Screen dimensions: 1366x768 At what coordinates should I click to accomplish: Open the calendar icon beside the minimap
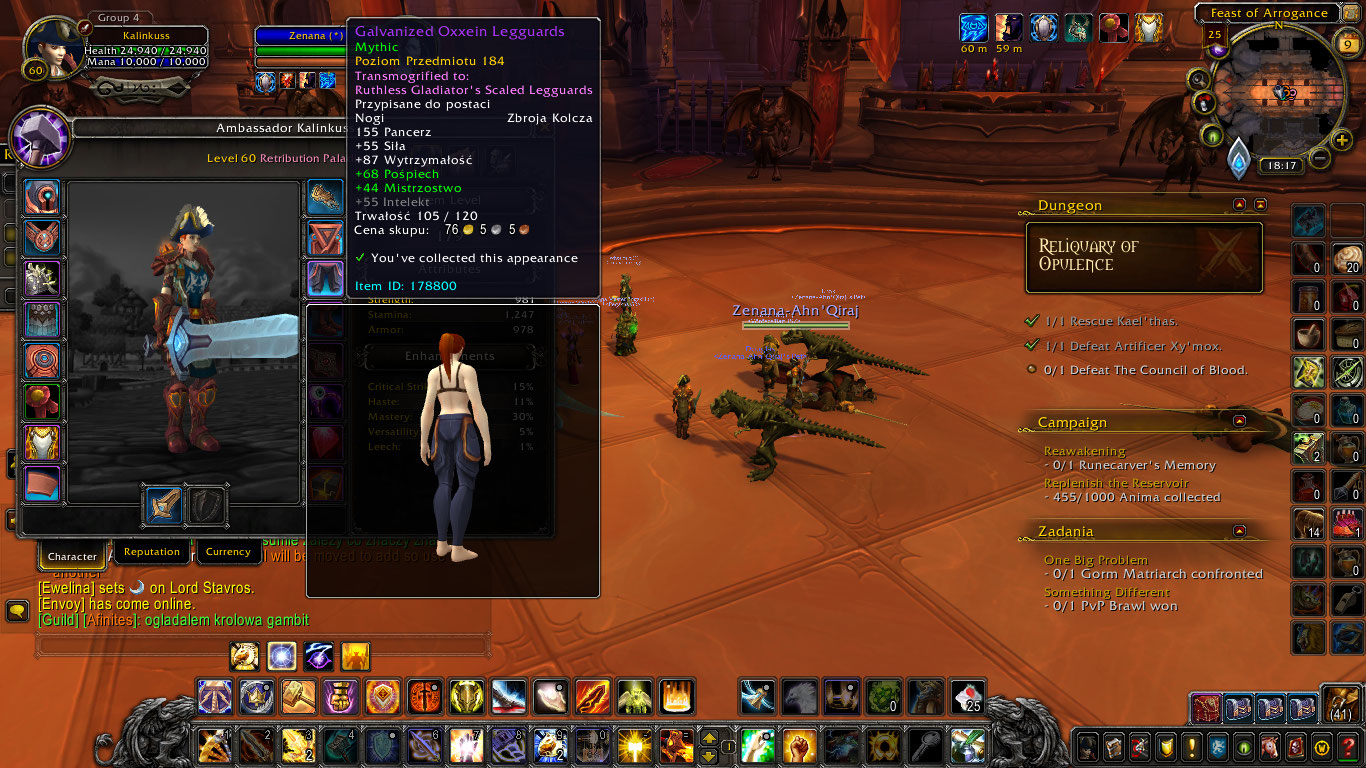(x=1347, y=43)
